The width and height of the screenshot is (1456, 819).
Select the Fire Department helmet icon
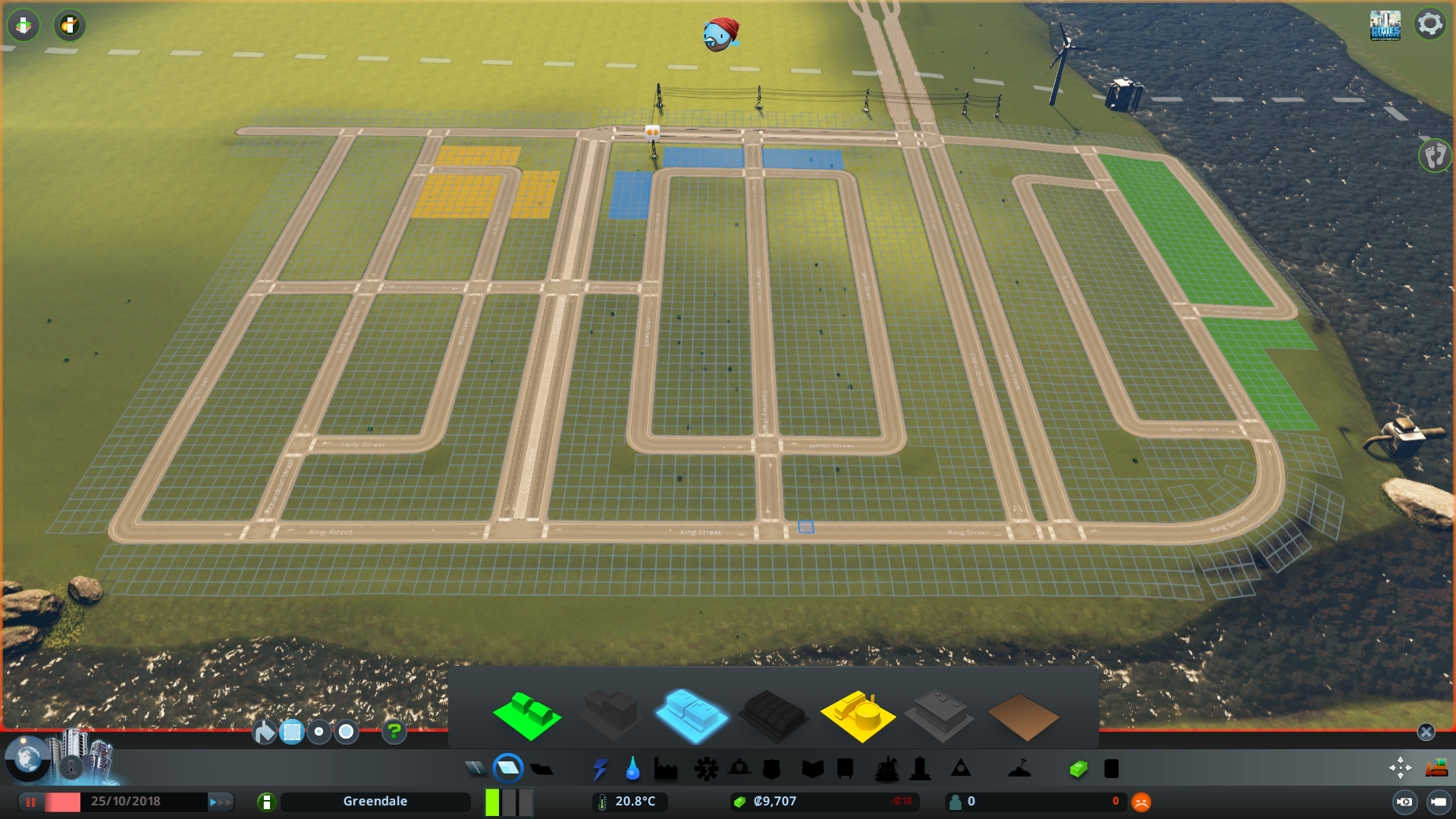(740, 768)
